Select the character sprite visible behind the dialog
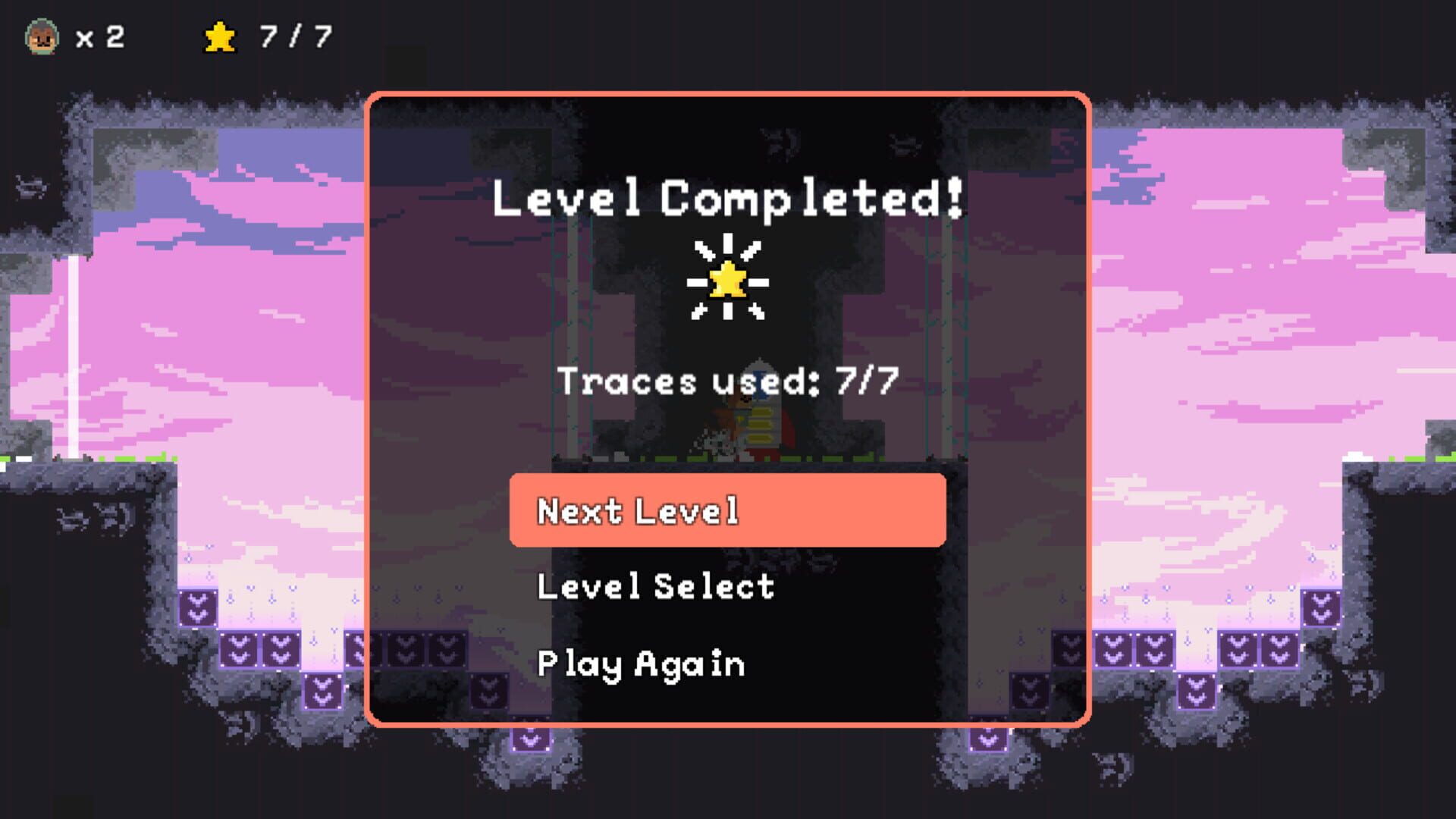 [x=739, y=417]
